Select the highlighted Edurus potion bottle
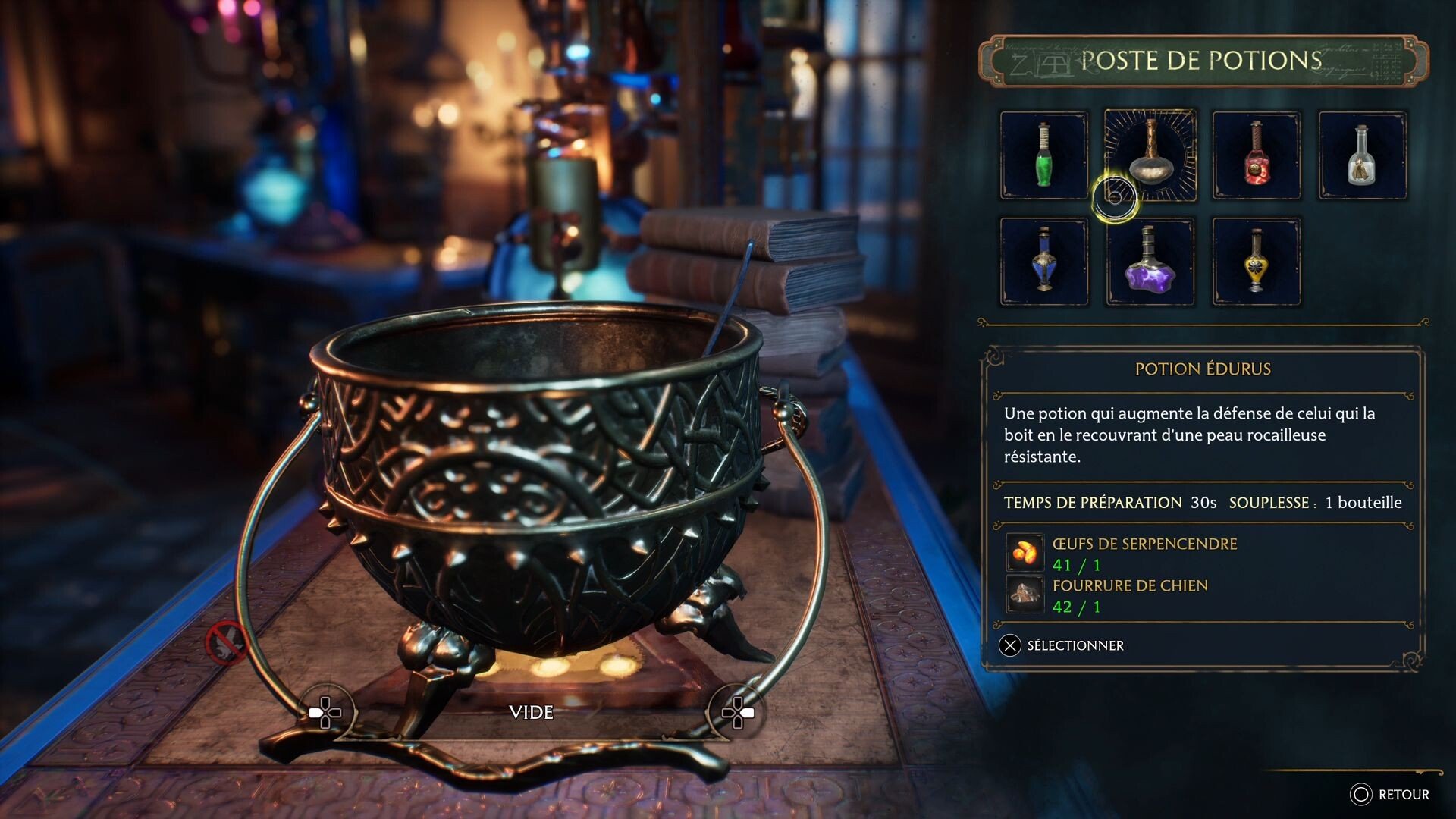The image size is (1456, 819). pos(1150,155)
